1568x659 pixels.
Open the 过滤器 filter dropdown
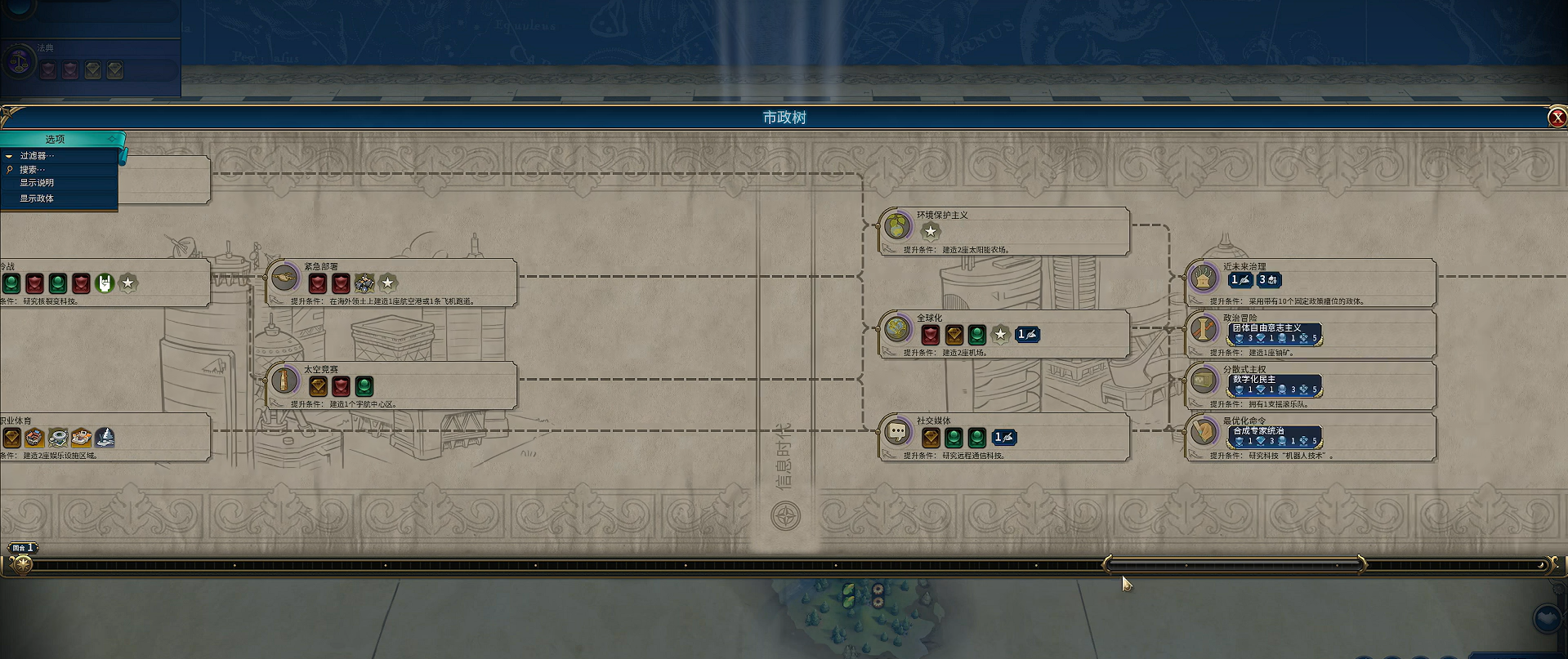pyautogui.click(x=38, y=156)
